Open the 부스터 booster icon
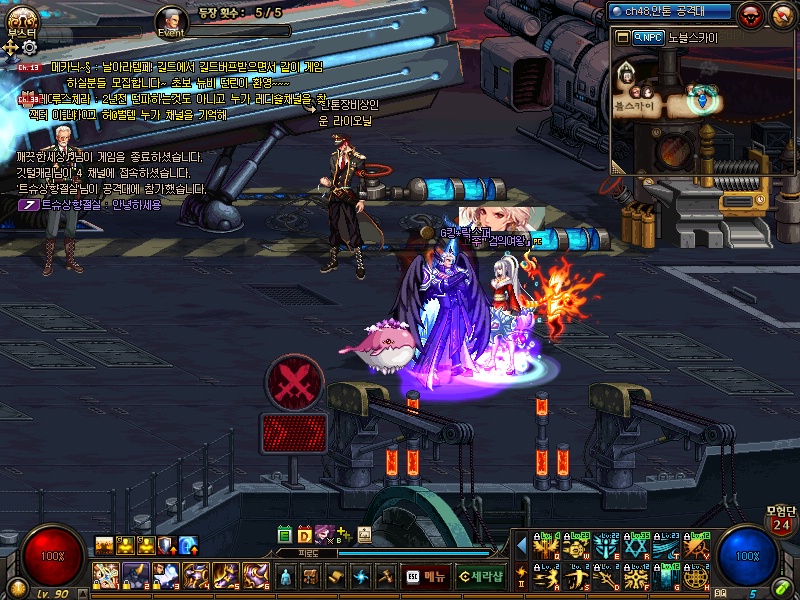800x600 pixels. pos(20,18)
